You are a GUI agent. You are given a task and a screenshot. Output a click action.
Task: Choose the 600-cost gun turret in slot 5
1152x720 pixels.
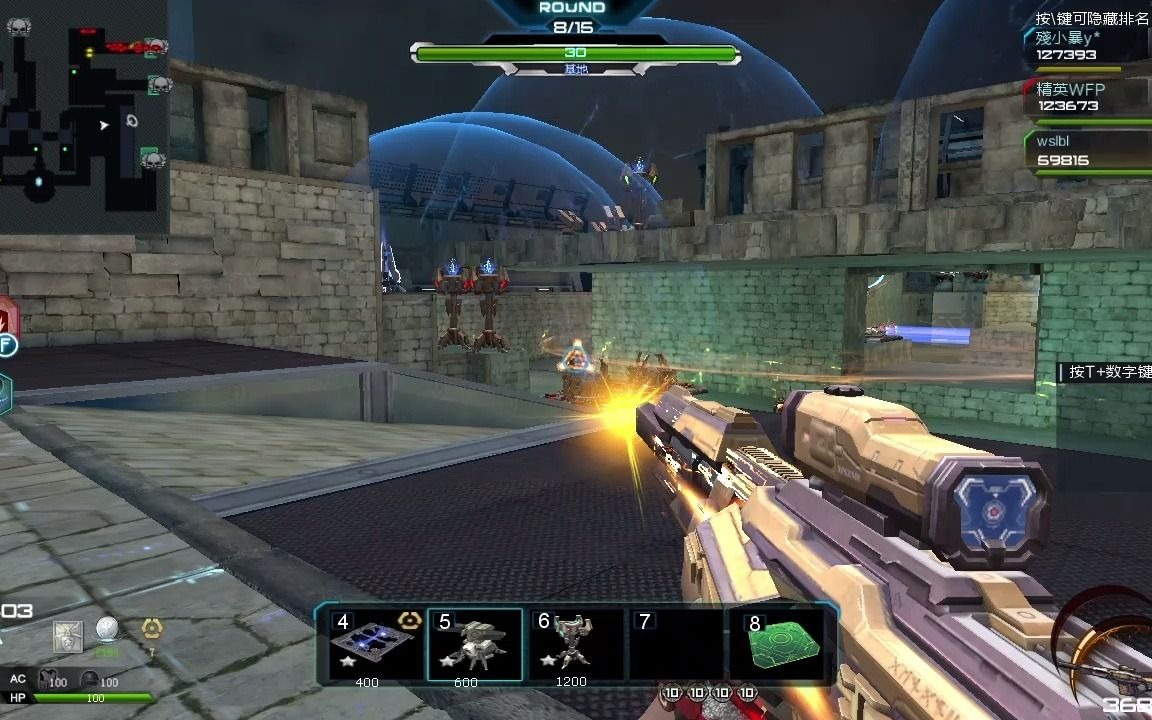click(475, 643)
